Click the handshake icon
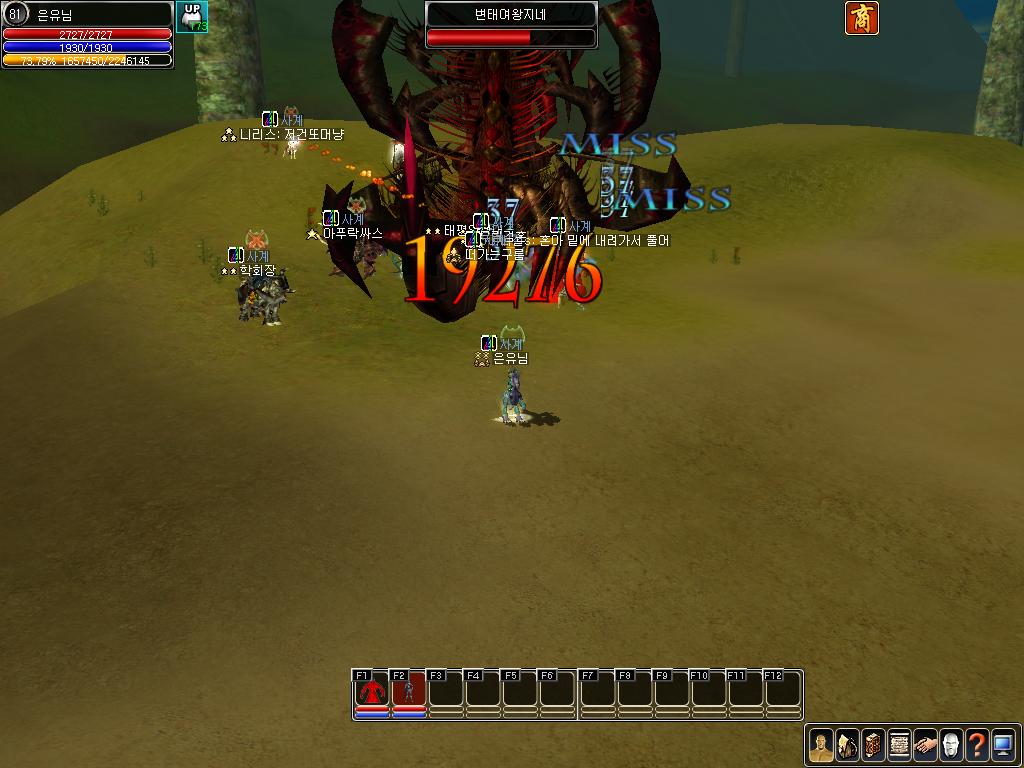The width and height of the screenshot is (1024, 768). click(925, 746)
